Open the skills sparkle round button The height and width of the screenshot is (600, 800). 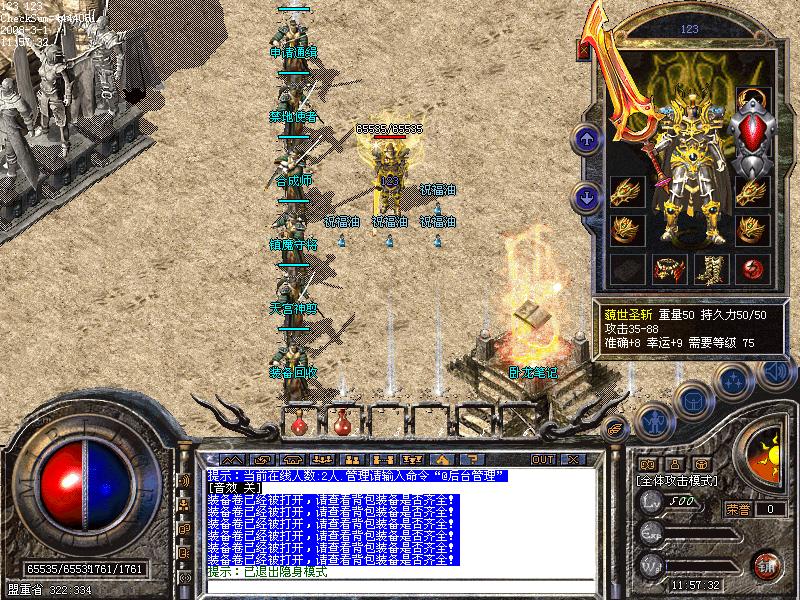[x=734, y=380]
